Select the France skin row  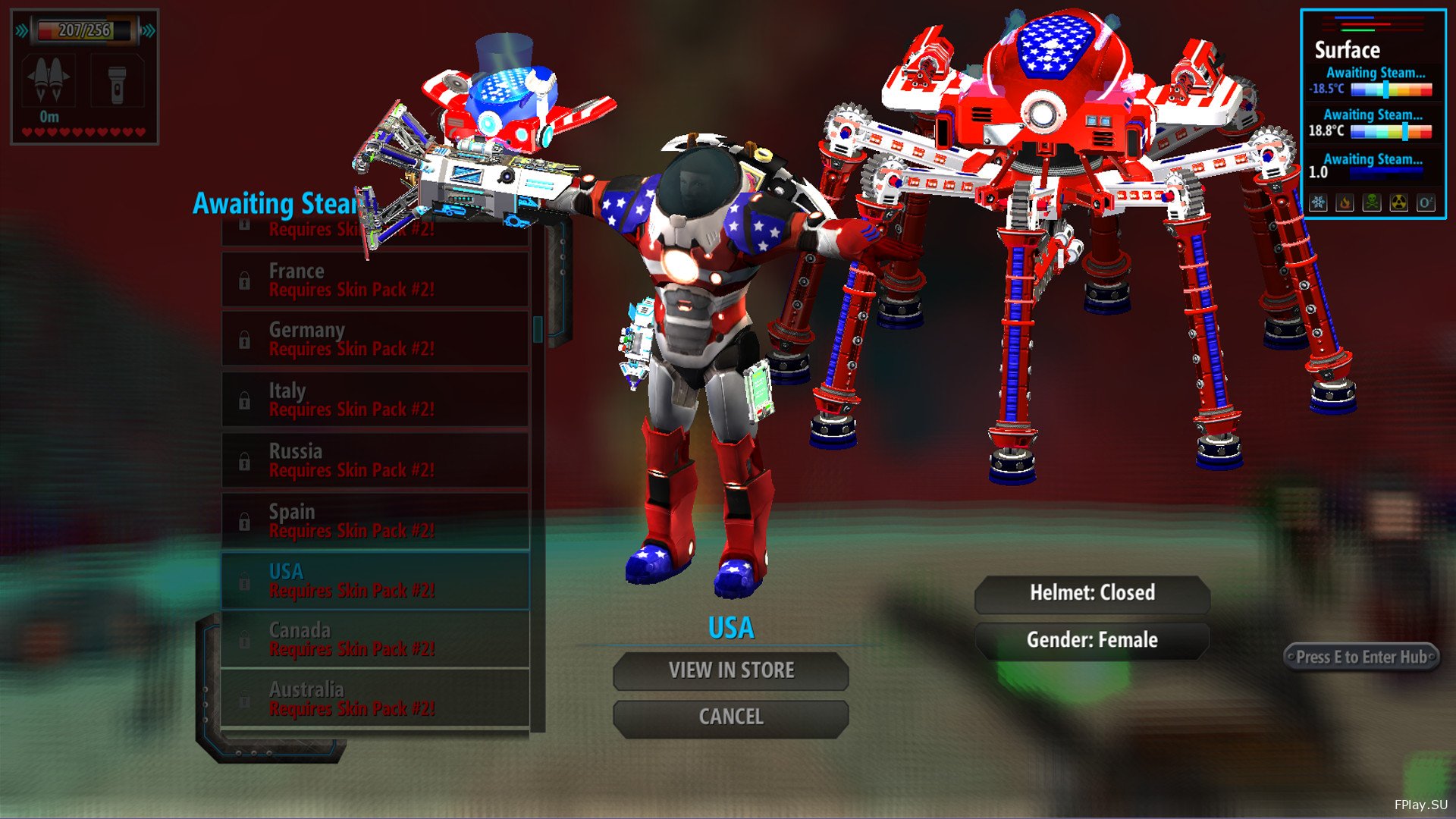tap(375, 280)
